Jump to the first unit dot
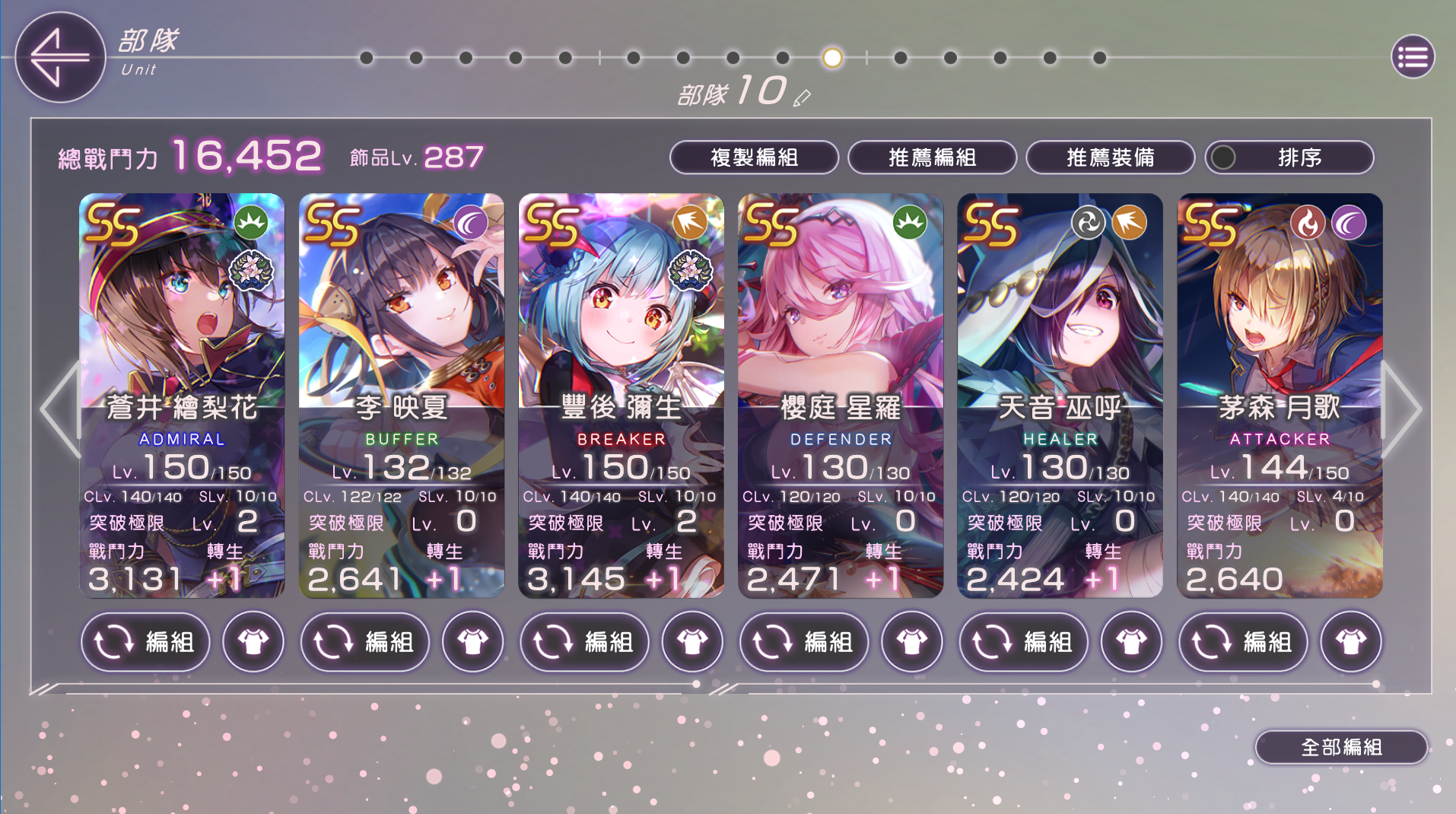This screenshot has height=814, width=1456. tap(367, 58)
